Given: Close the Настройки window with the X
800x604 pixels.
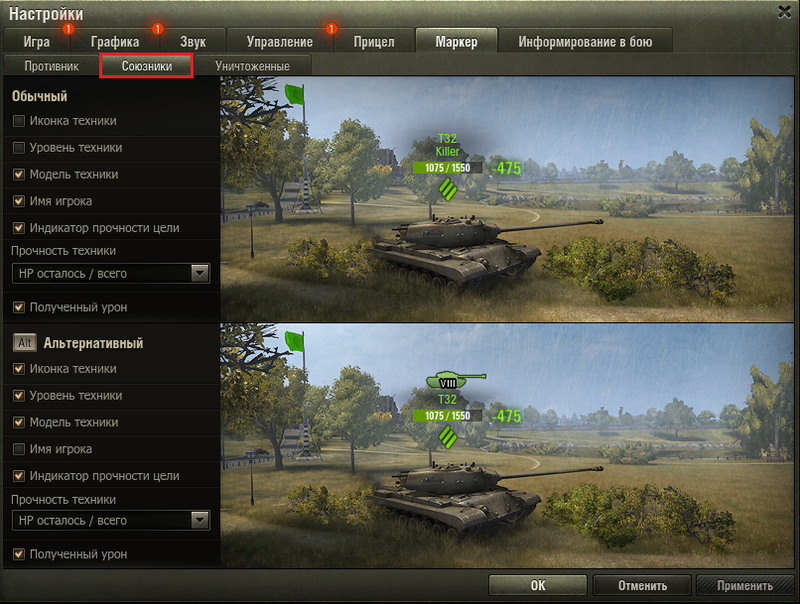Looking at the screenshot, I should (x=784, y=11).
